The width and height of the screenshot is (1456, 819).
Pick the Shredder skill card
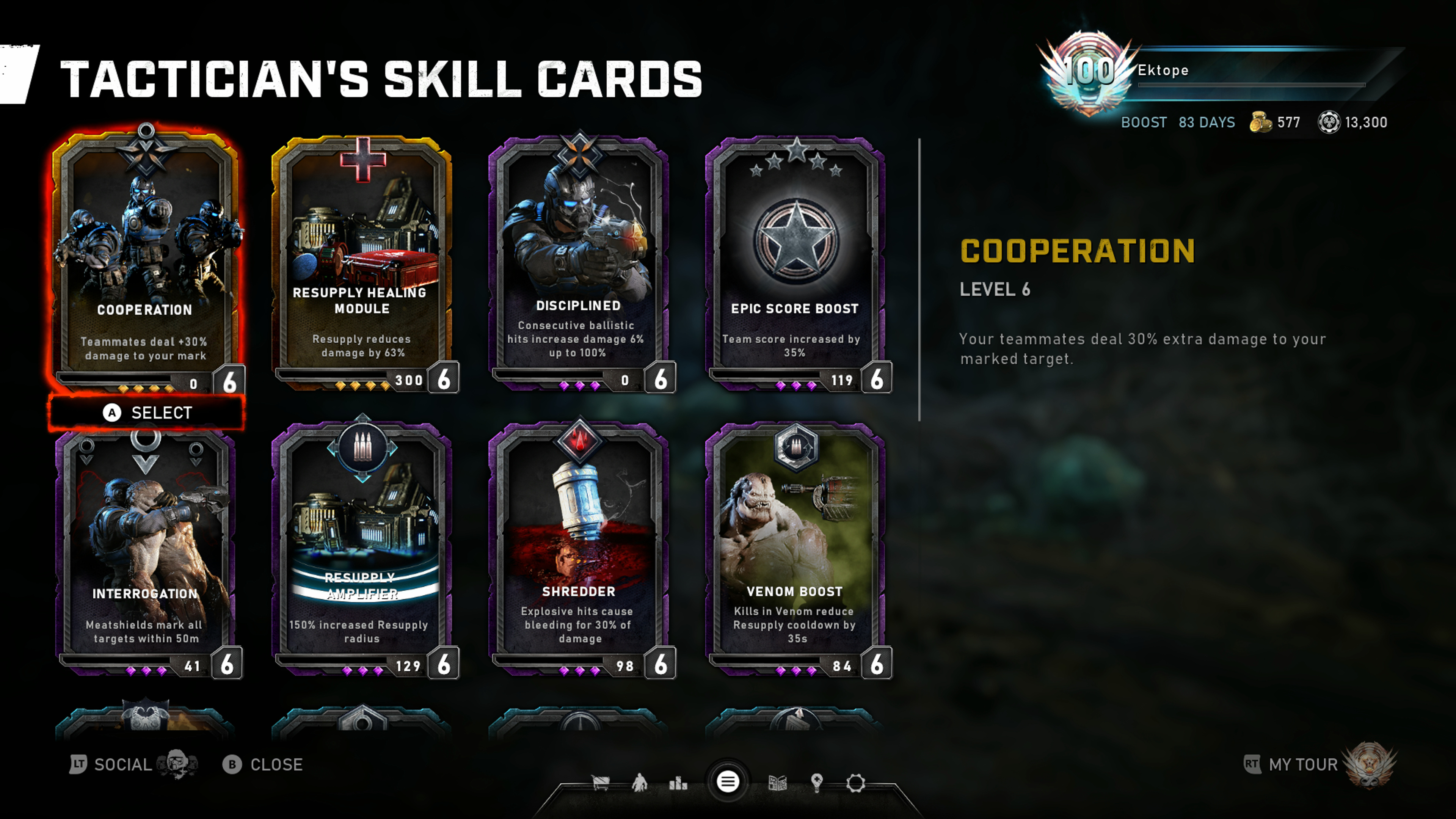[578, 548]
